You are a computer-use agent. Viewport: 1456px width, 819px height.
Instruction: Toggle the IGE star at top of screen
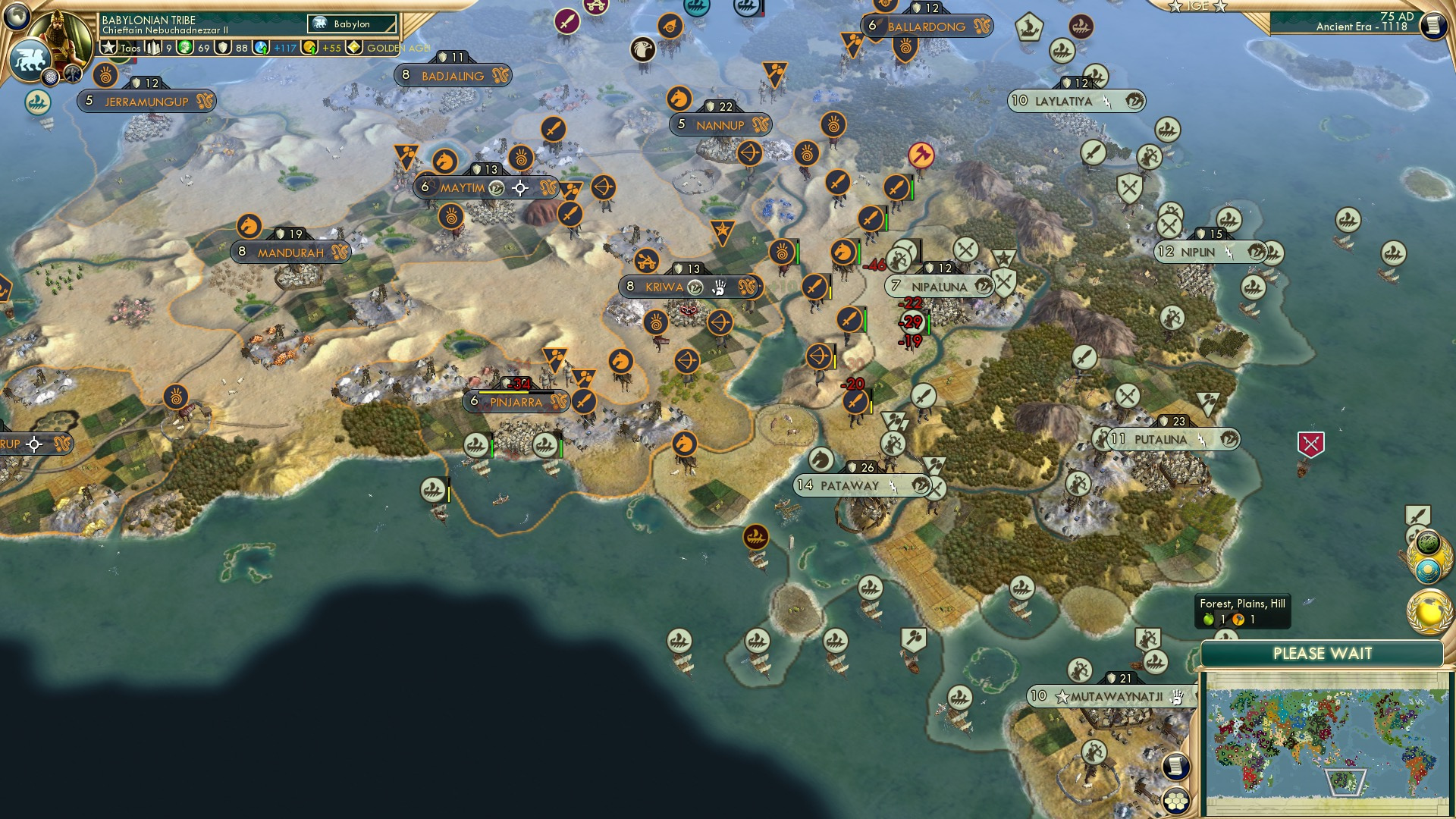1174,7
